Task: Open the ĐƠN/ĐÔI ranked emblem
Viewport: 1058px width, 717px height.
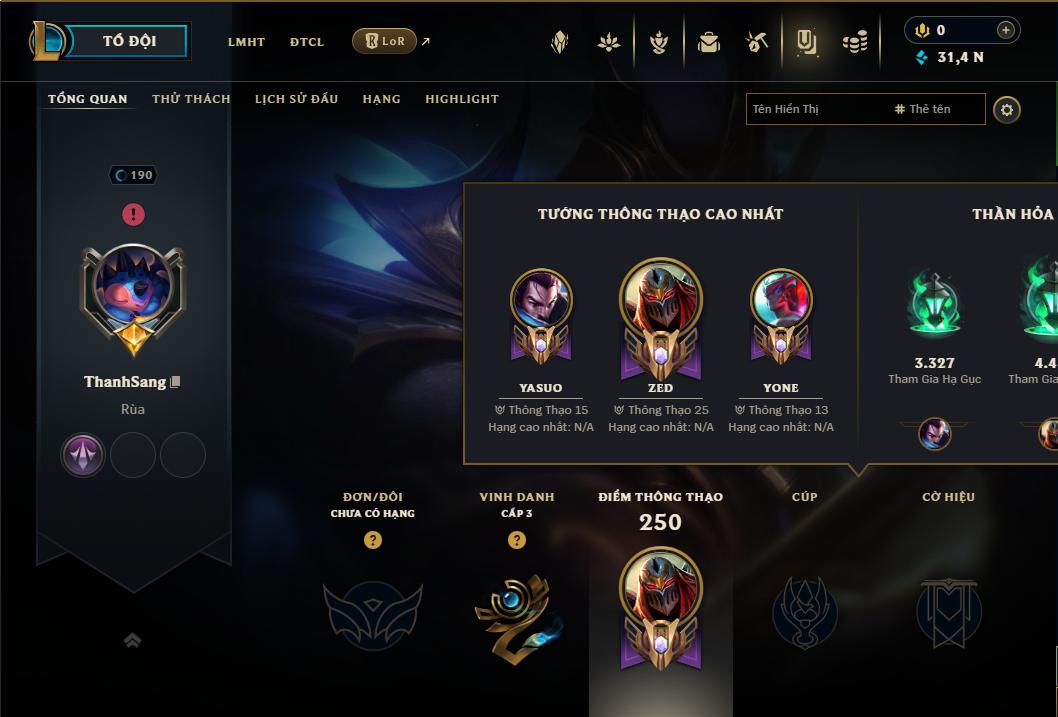Action: coord(372,612)
